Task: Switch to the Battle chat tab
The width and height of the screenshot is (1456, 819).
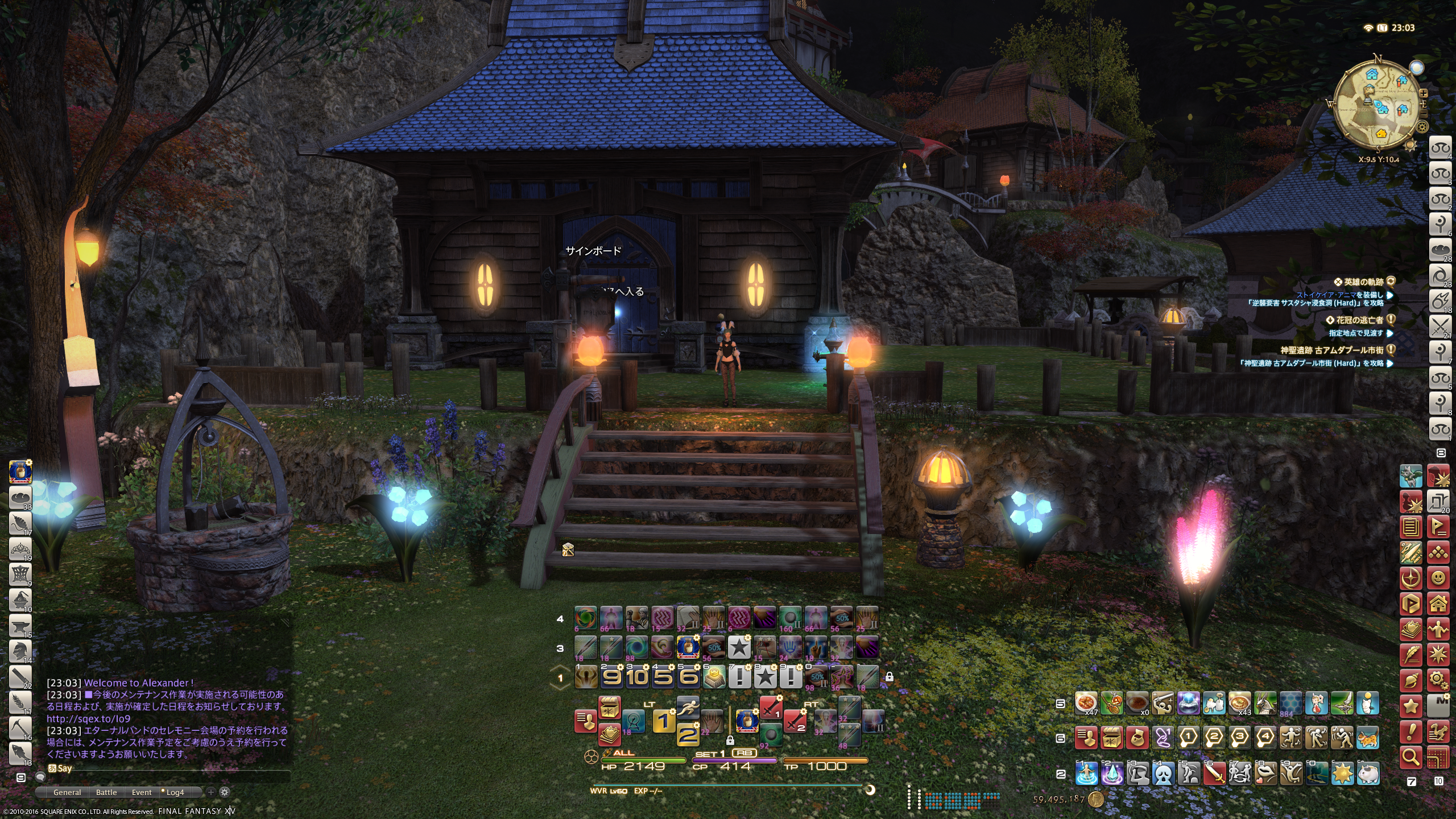Action: 106,792
